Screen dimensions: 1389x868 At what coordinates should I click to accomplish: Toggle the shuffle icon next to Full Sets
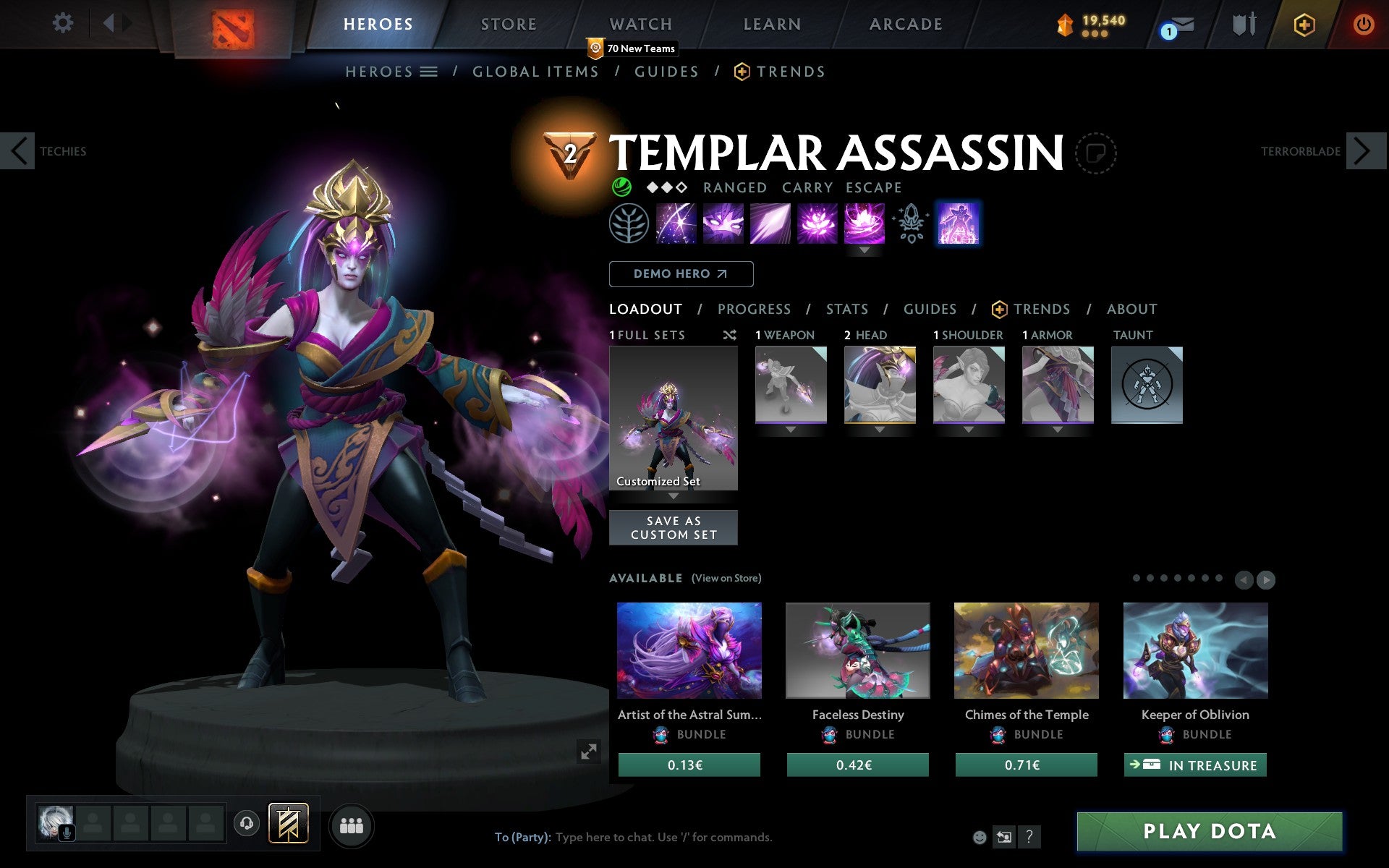point(729,335)
